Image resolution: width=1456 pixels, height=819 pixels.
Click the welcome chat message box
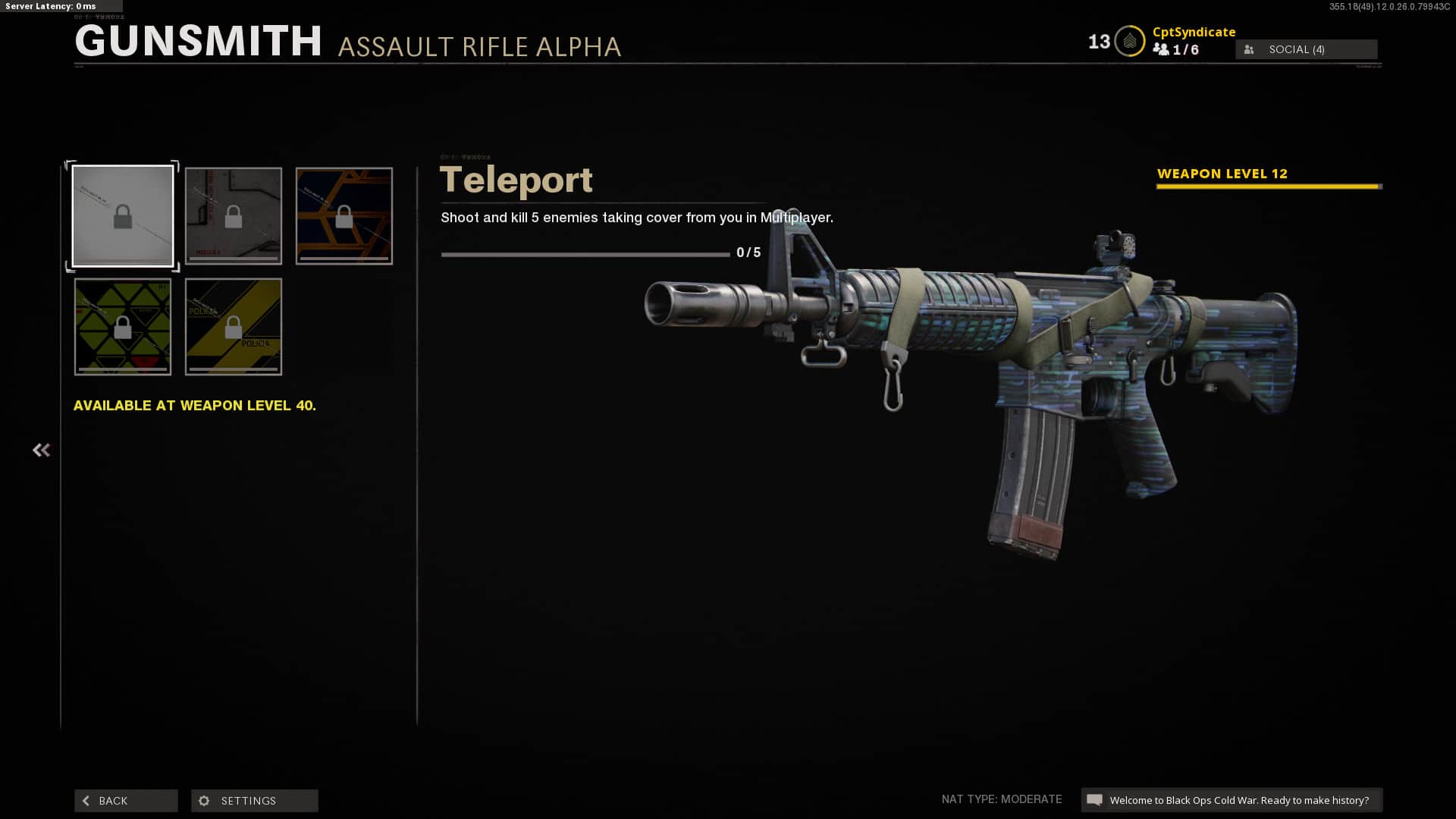point(1232,800)
